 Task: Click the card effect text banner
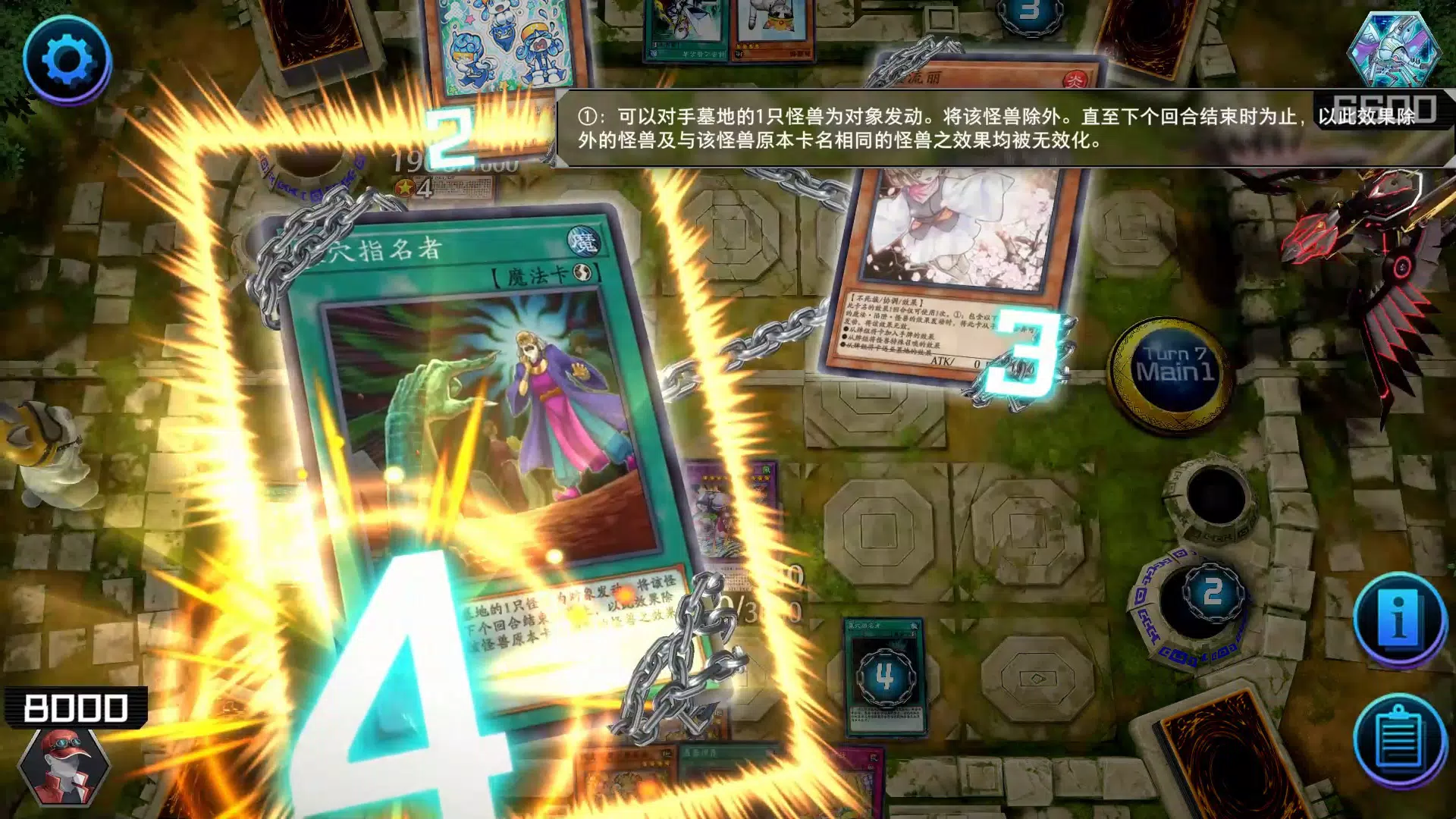pyautogui.click(x=986, y=129)
